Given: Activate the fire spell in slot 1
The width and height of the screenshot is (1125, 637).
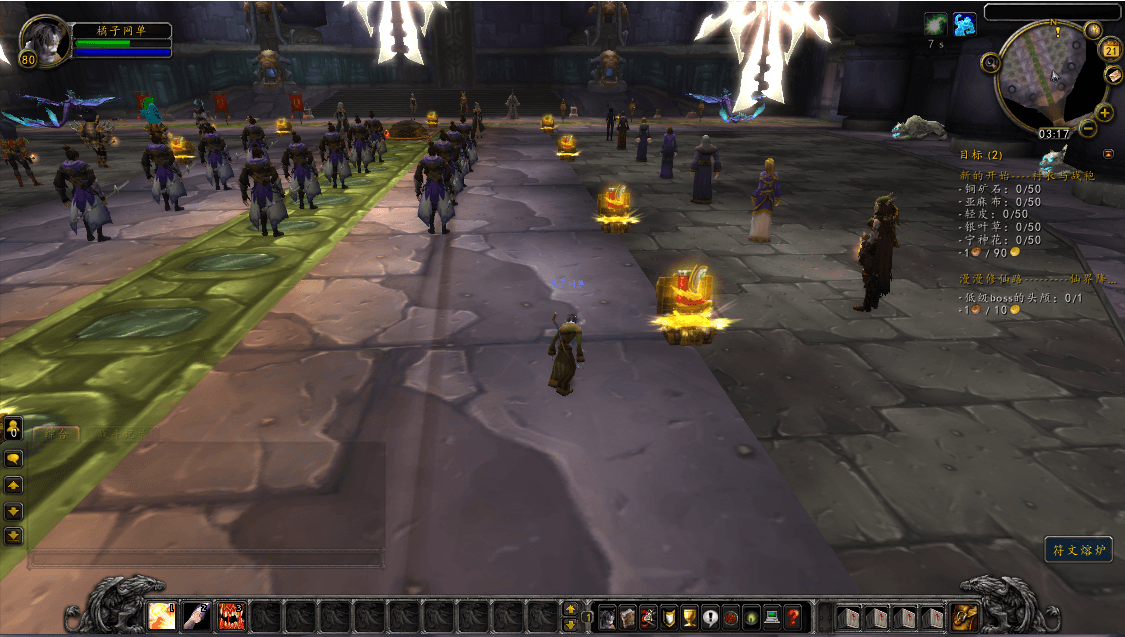Looking at the screenshot, I should [x=162, y=615].
